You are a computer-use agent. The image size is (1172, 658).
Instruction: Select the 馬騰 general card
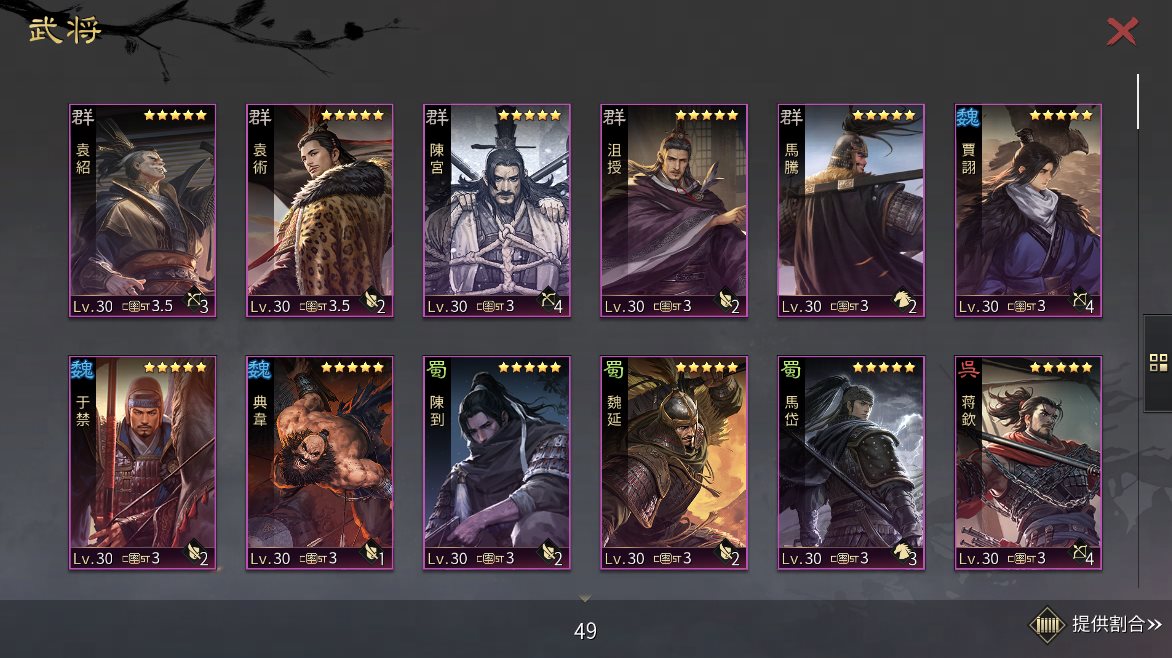851,210
